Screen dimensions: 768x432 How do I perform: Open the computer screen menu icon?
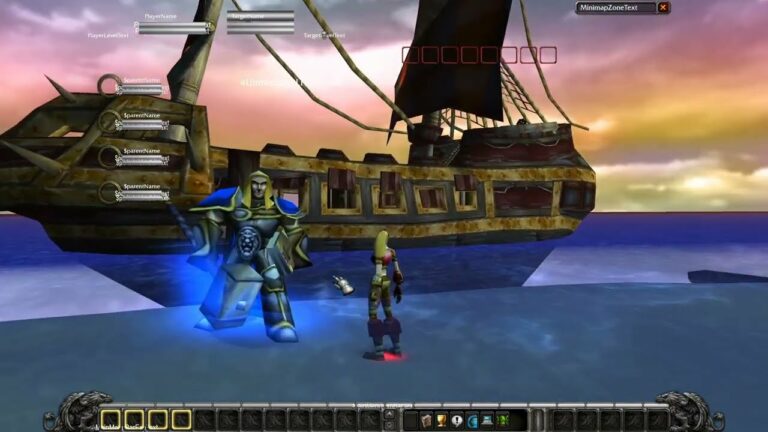487,420
